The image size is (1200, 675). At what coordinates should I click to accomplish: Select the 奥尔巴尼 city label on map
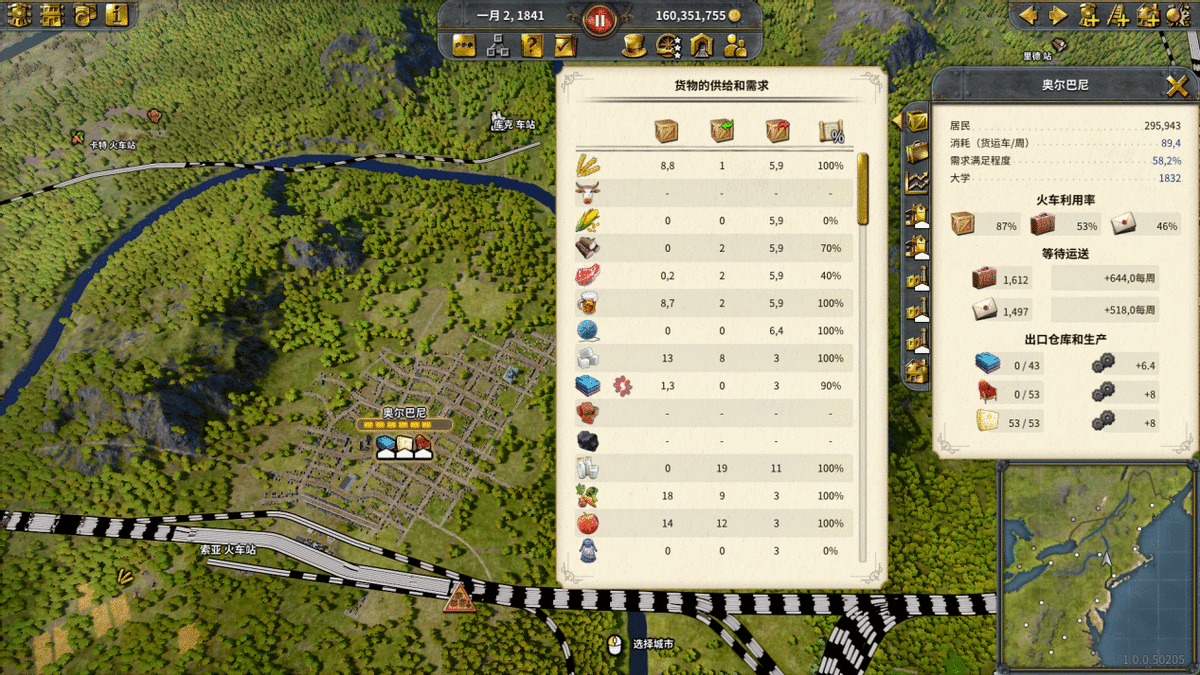(x=404, y=412)
